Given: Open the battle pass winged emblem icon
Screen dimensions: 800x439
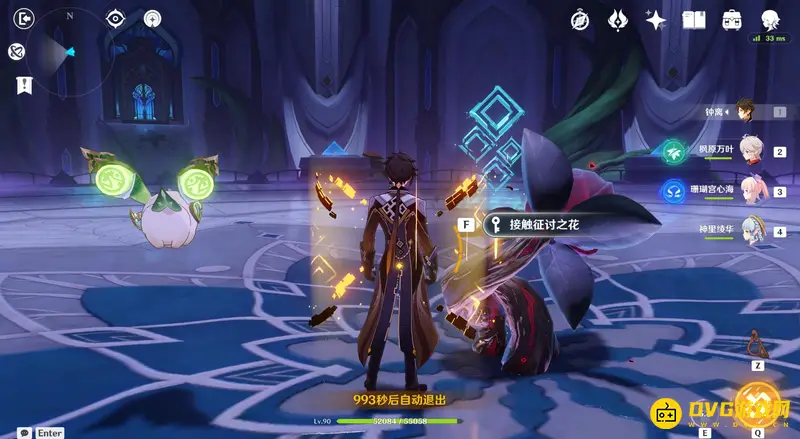Looking at the screenshot, I should pyautogui.click(x=617, y=19).
